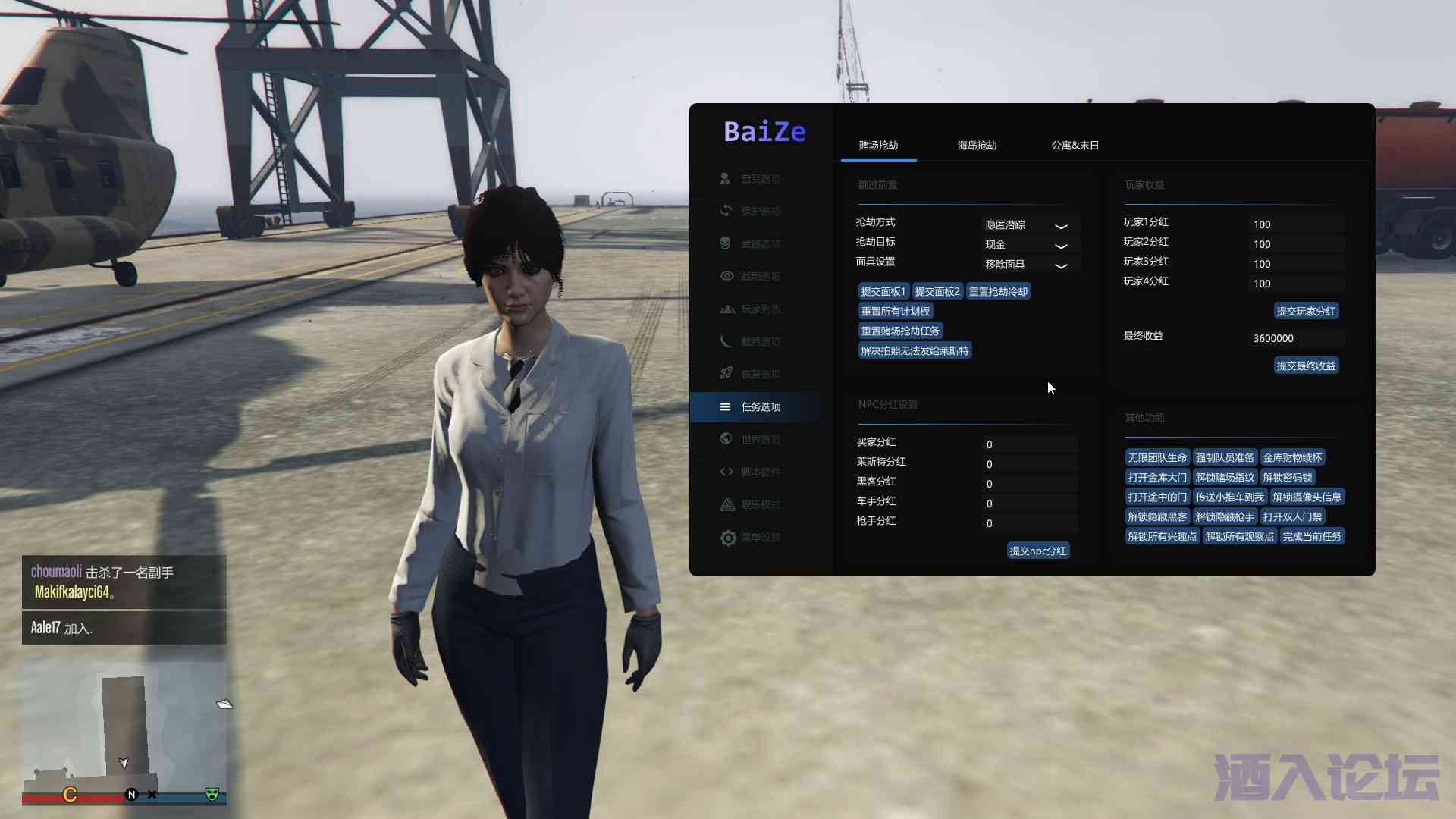
Task: Expand the 抢劫目标 dropdown showing 现金
Action: pos(1029,245)
